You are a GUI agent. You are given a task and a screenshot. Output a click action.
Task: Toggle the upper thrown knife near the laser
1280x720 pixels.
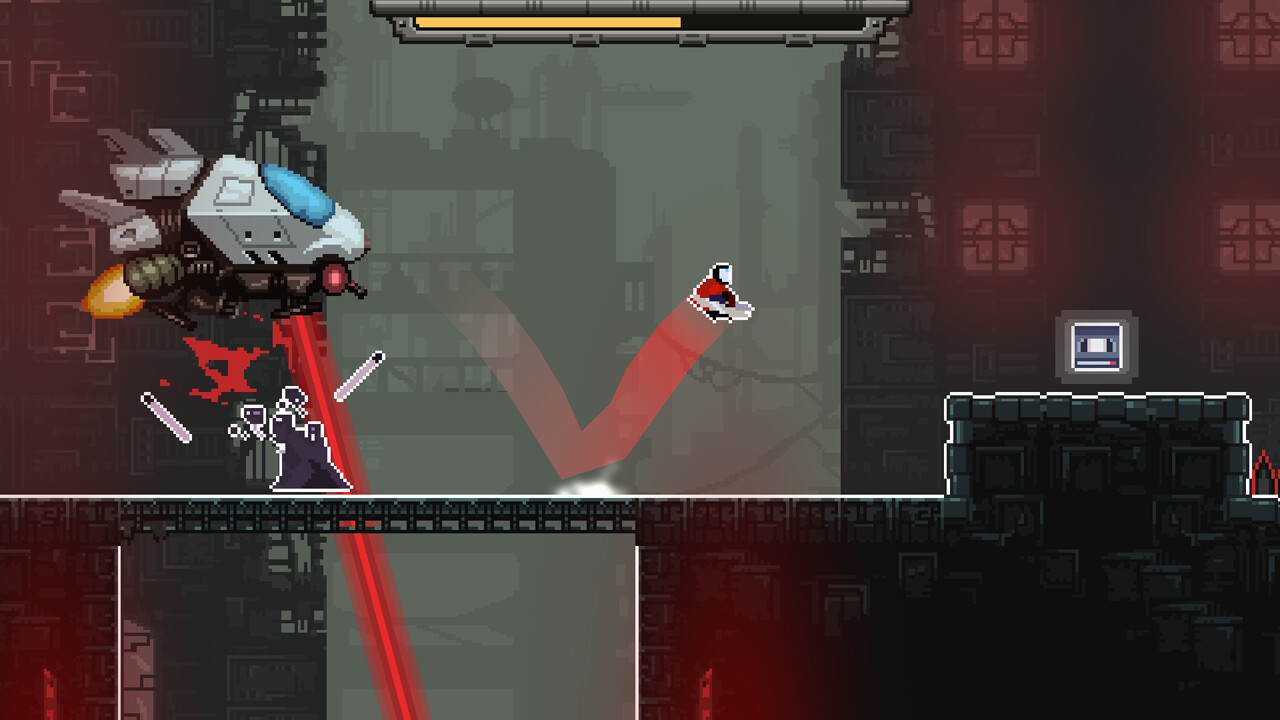359,374
